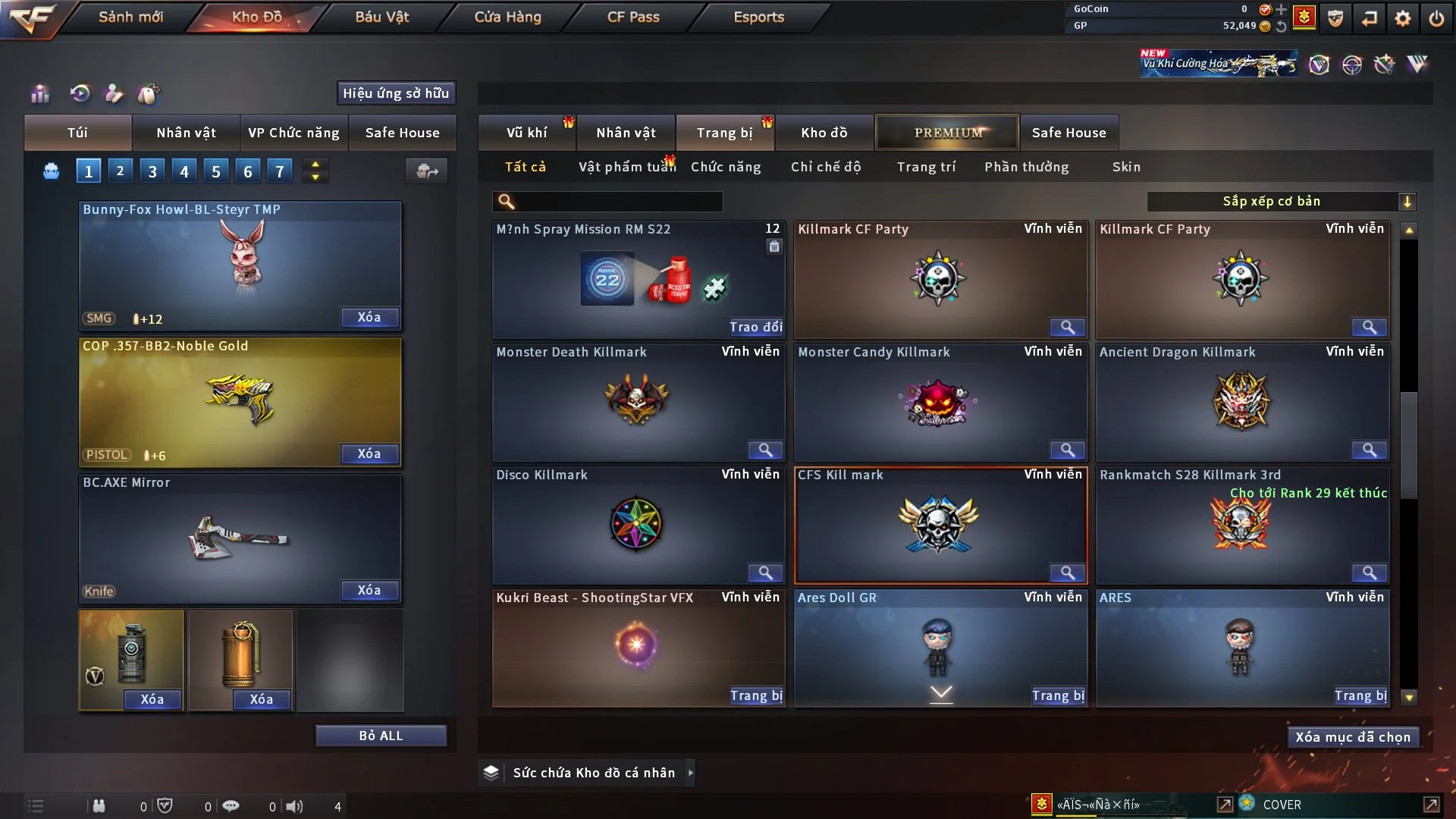Equip the Ares Doll GR item
Viewport: 1456px width, 819px height.
(x=1058, y=695)
